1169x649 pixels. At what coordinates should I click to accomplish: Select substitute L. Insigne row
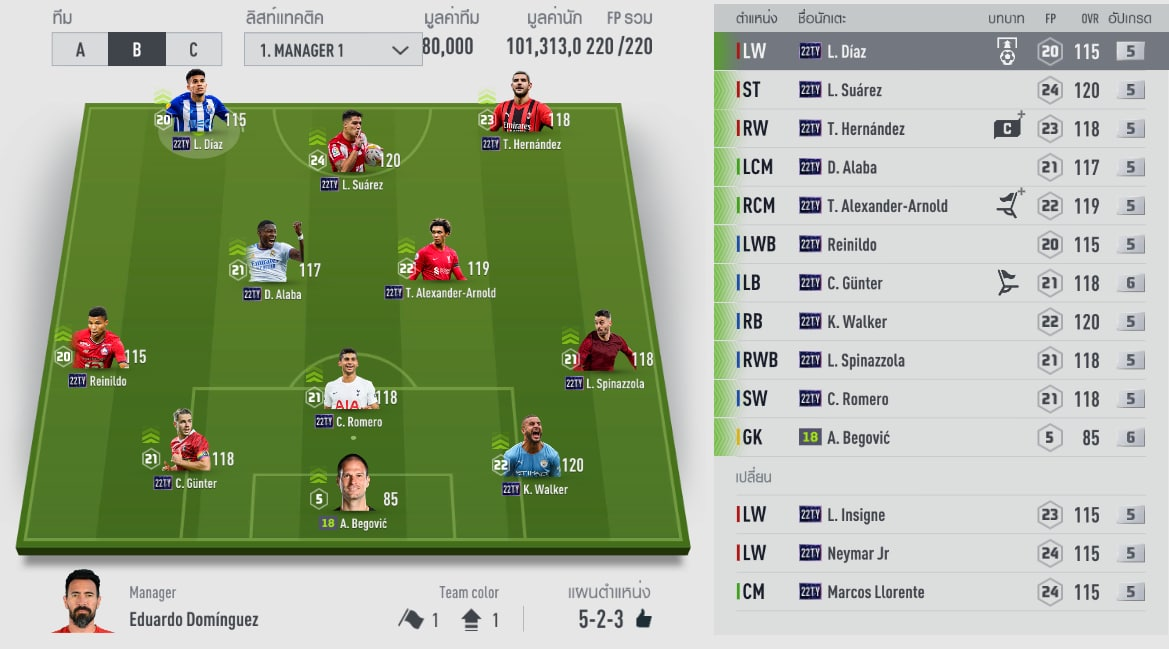point(940,515)
